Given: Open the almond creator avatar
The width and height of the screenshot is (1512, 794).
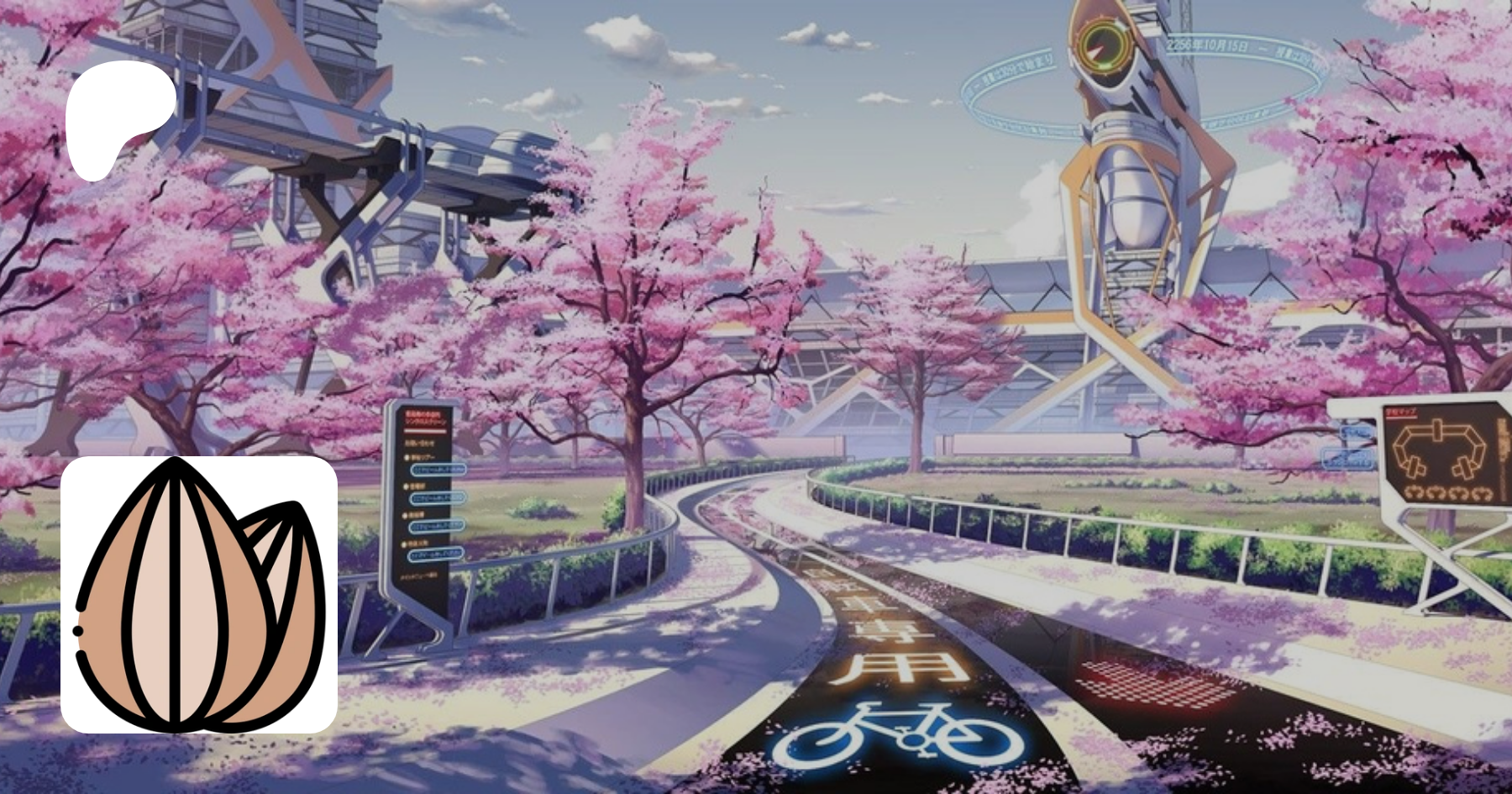Looking at the screenshot, I should click(x=199, y=595).
